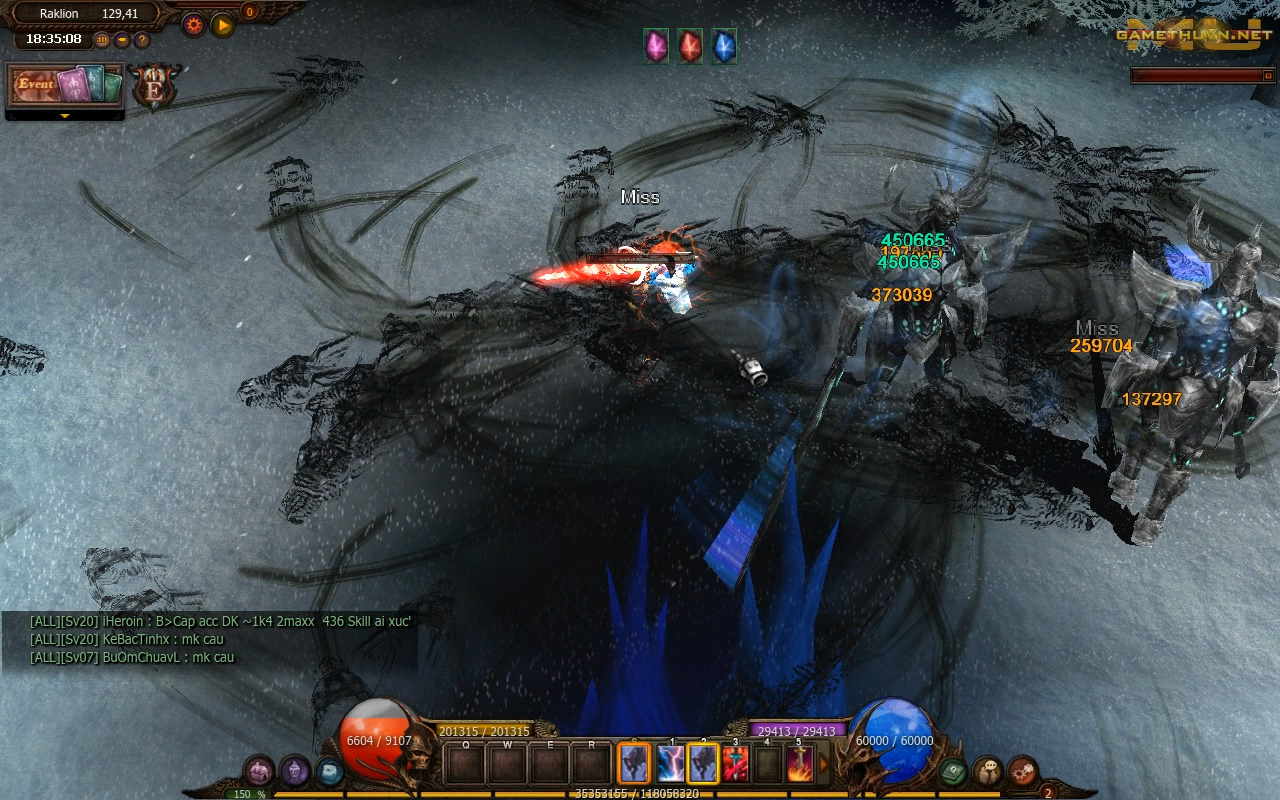Open the orange gear settings button
This screenshot has width=1280, height=800.
[193, 25]
